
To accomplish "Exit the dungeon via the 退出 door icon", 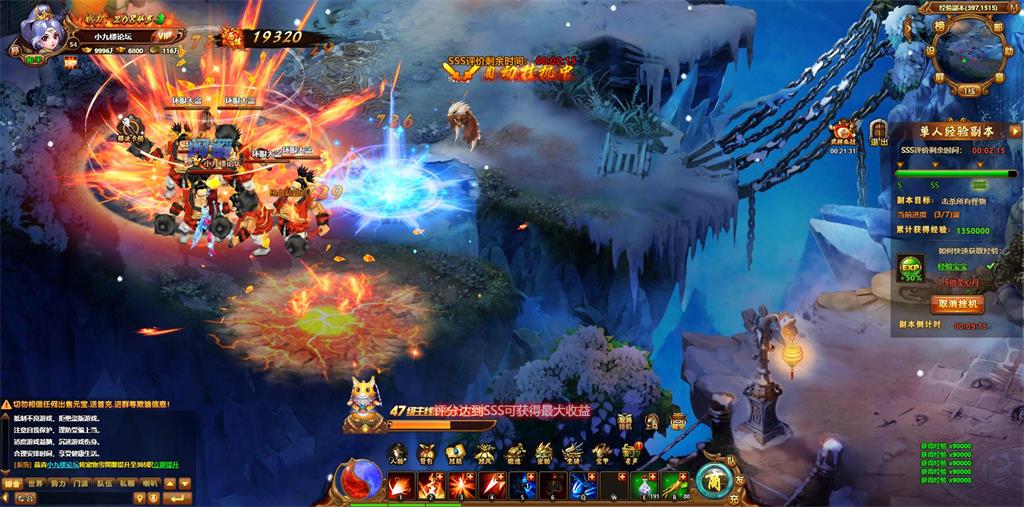I will point(880,135).
